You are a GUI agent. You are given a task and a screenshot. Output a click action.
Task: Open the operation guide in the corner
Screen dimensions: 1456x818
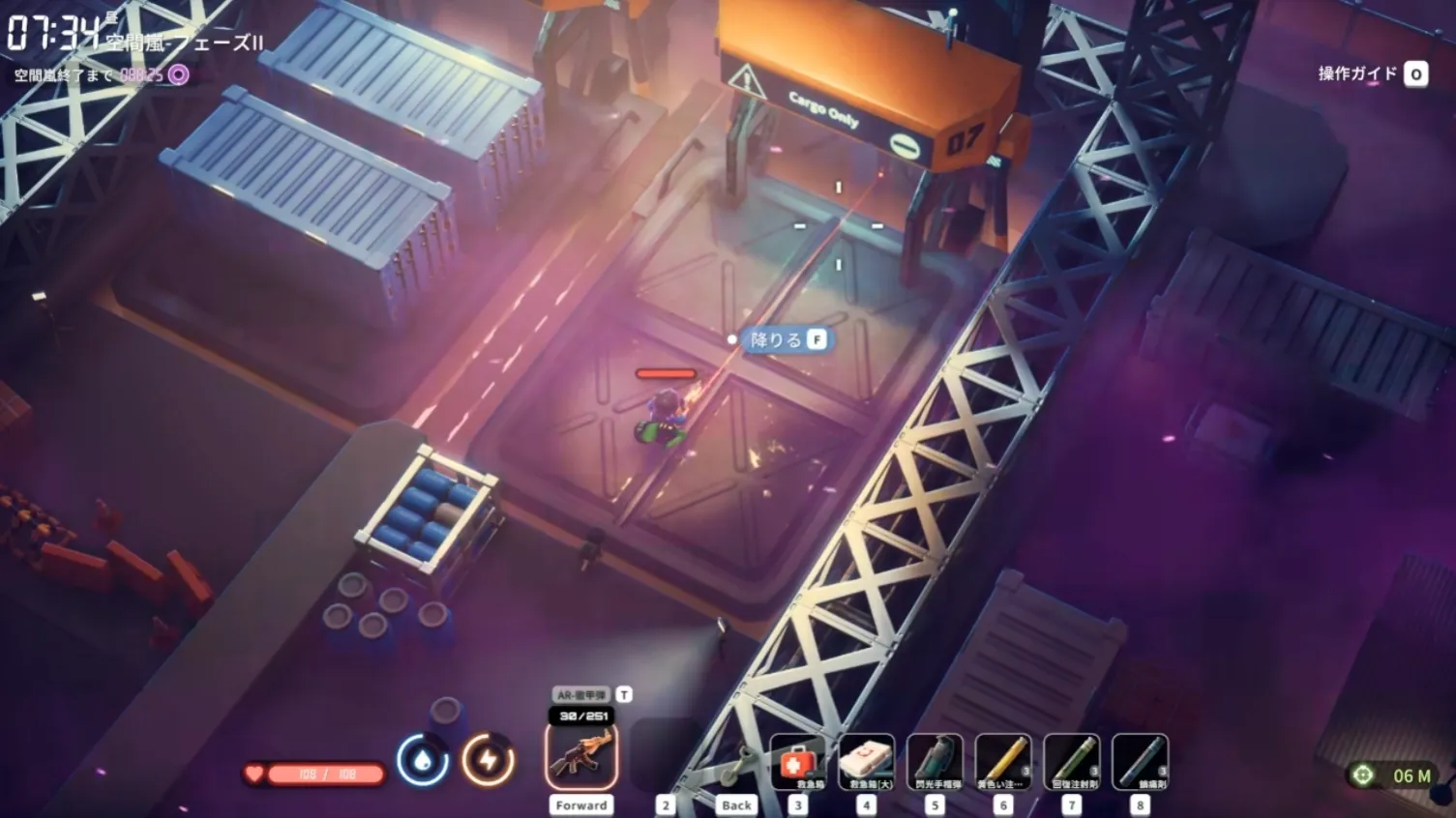point(1372,73)
